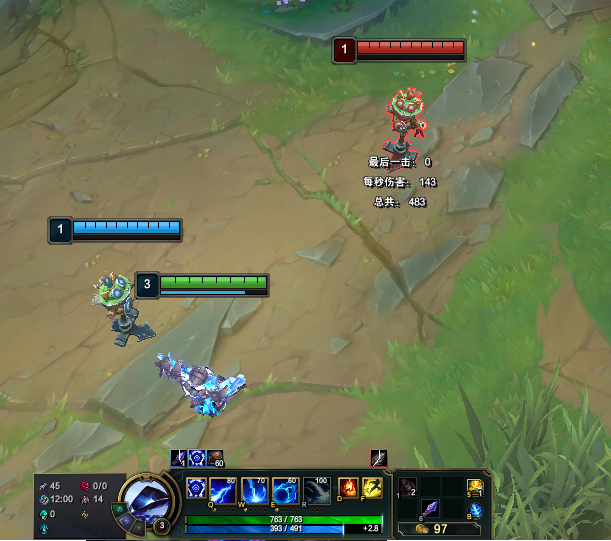
Task: Click the purple dagger item slot
Action: (x=430, y=508)
